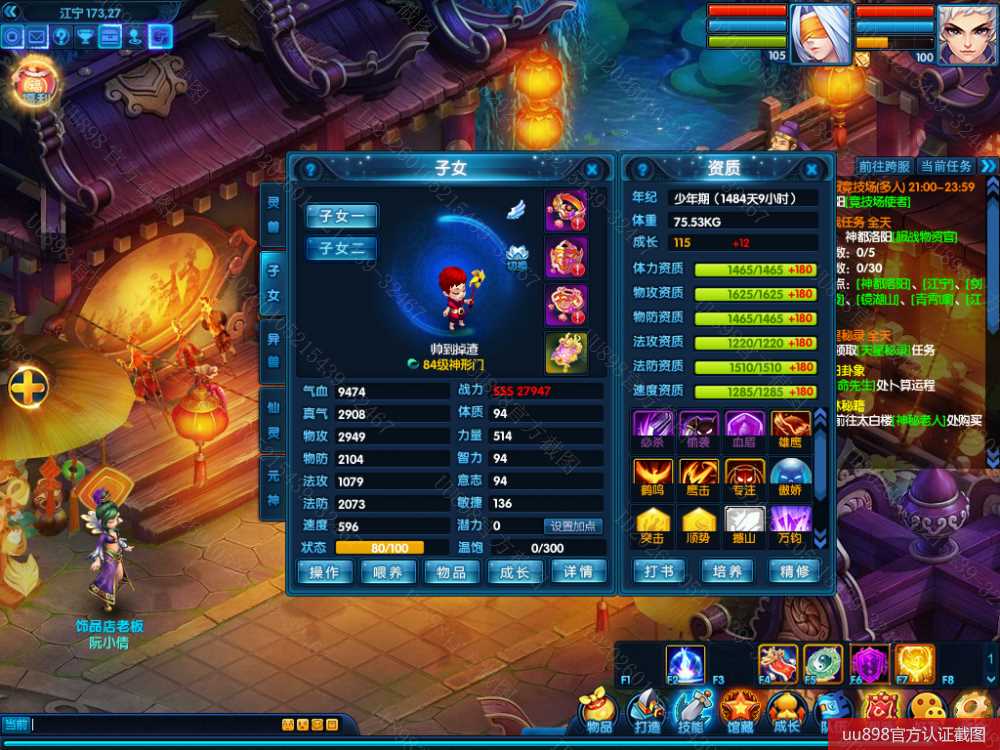Open 培养 in the 资质 panel
Image resolution: width=1000 pixels, height=750 pixels.
tap(727, 572)
